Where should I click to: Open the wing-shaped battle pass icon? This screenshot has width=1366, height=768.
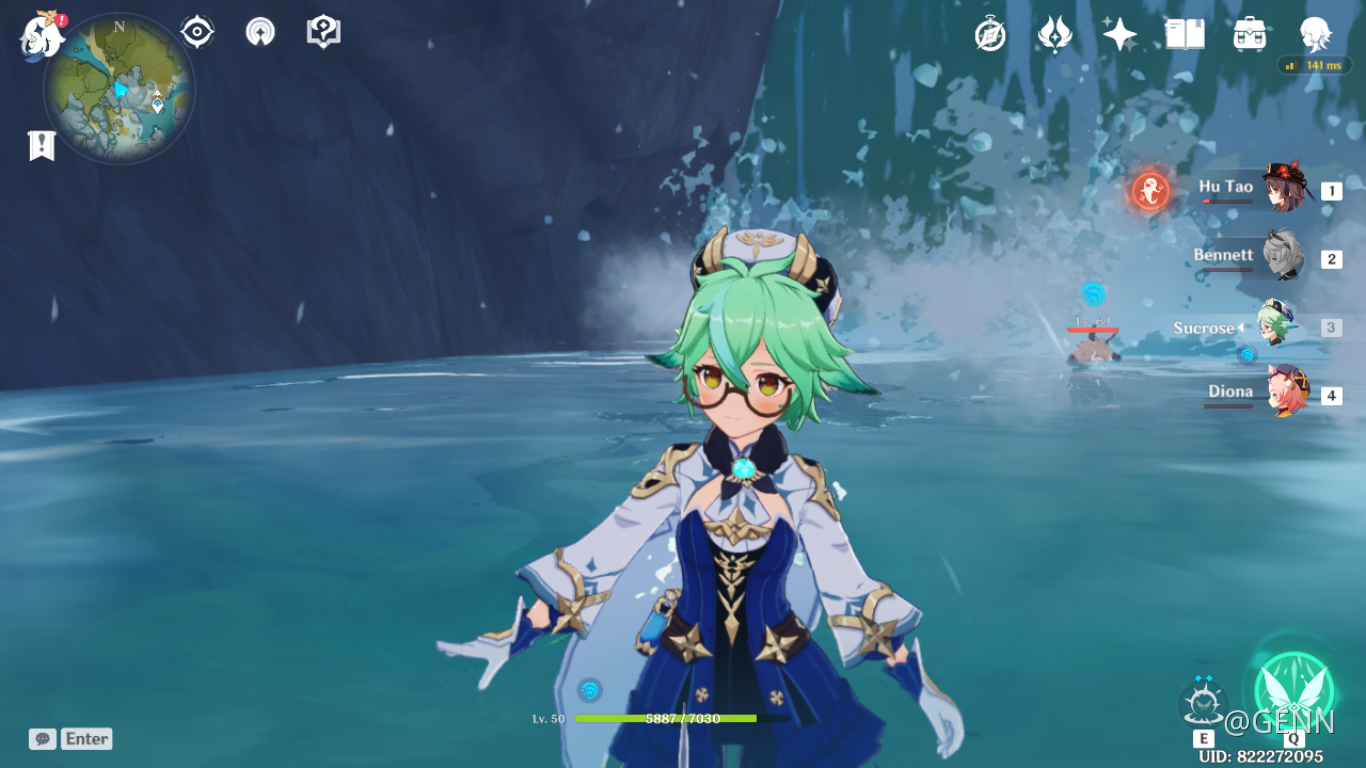(1054, 35)
